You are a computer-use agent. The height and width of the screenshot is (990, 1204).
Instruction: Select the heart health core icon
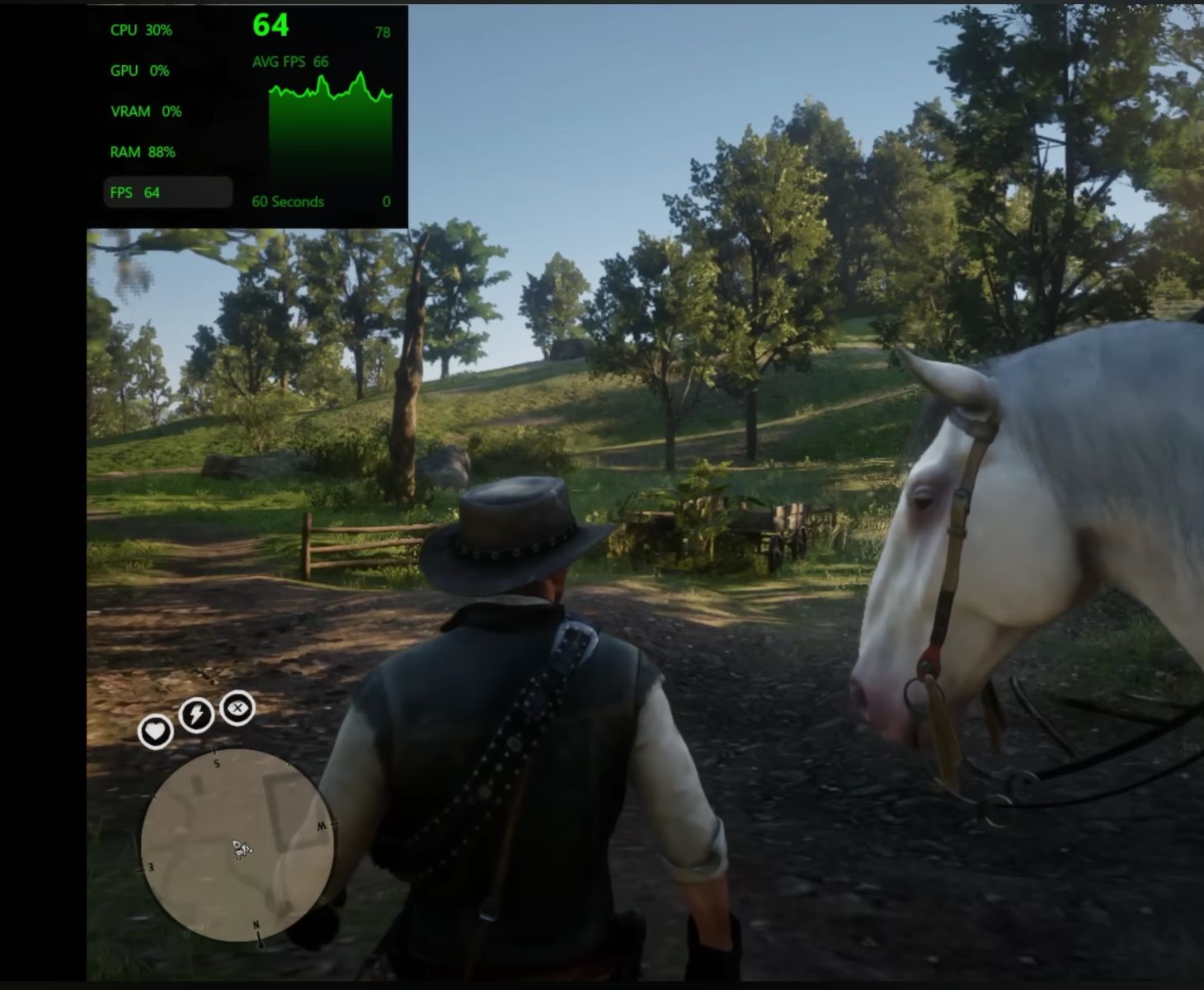point(155,731)
